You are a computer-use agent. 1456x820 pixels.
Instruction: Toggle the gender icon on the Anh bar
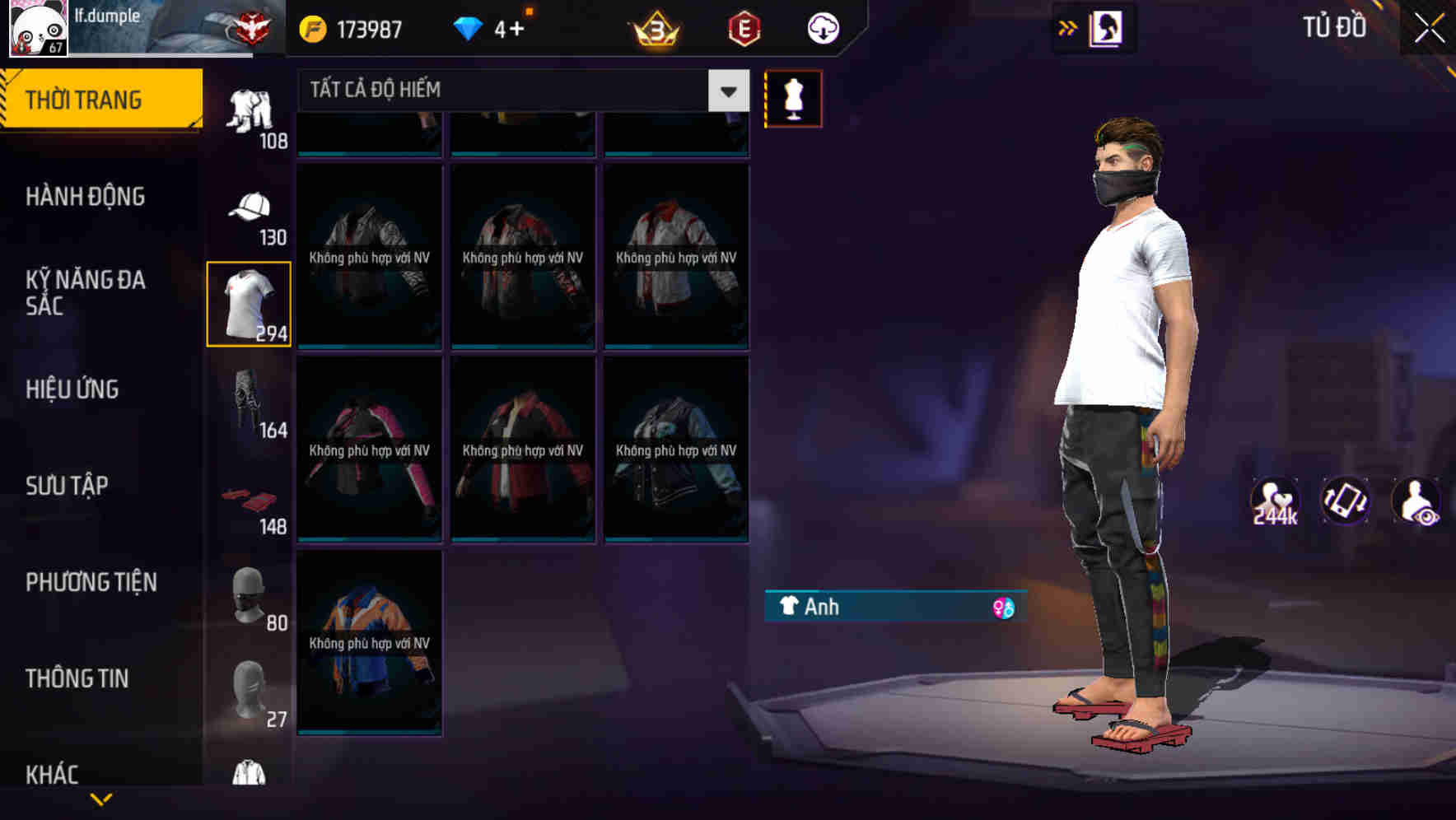coord(1003,608)
